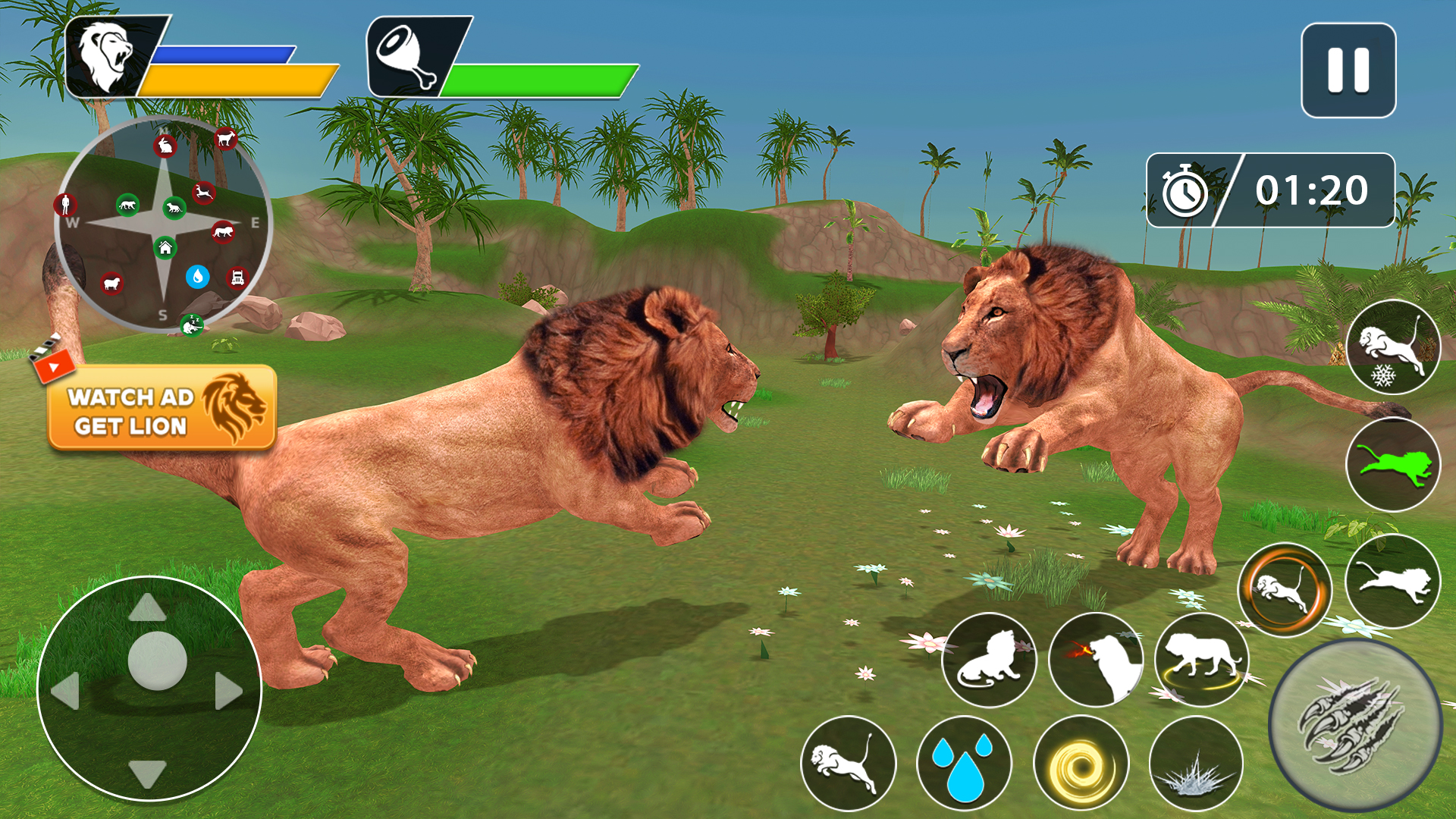Choose the sitting lion action
This screenshot has width=1456, height=819.
click(x=989, y=660)
